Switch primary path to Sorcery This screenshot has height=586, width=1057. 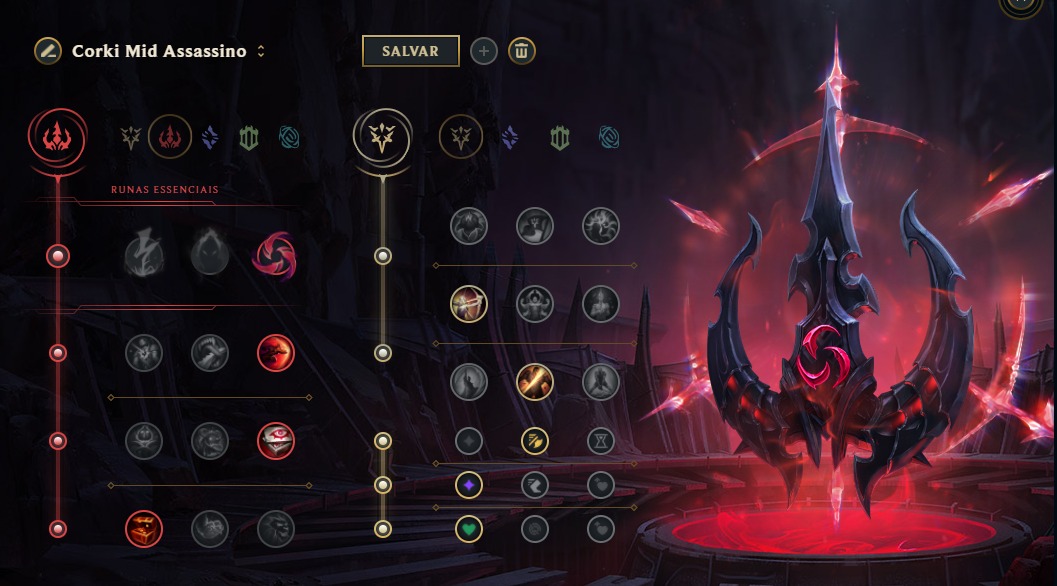[210, 138]
